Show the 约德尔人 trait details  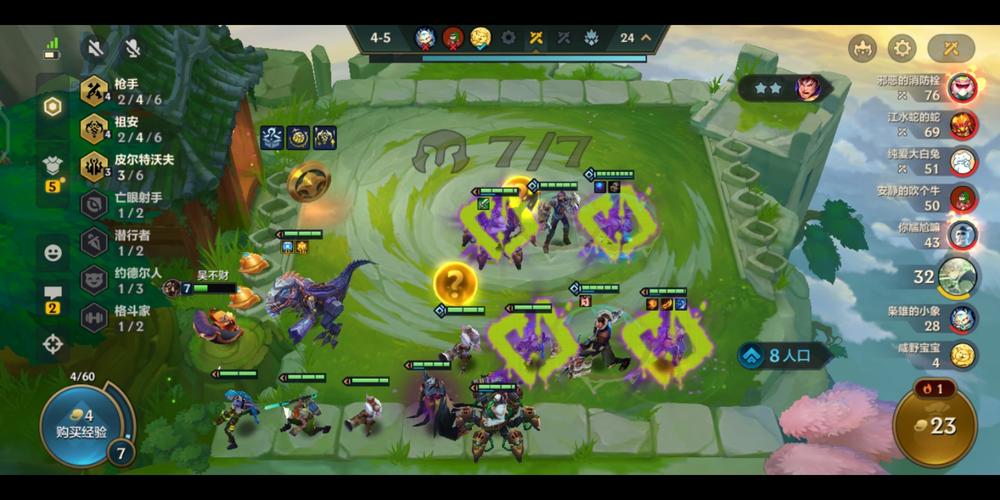tap(124, 279)
